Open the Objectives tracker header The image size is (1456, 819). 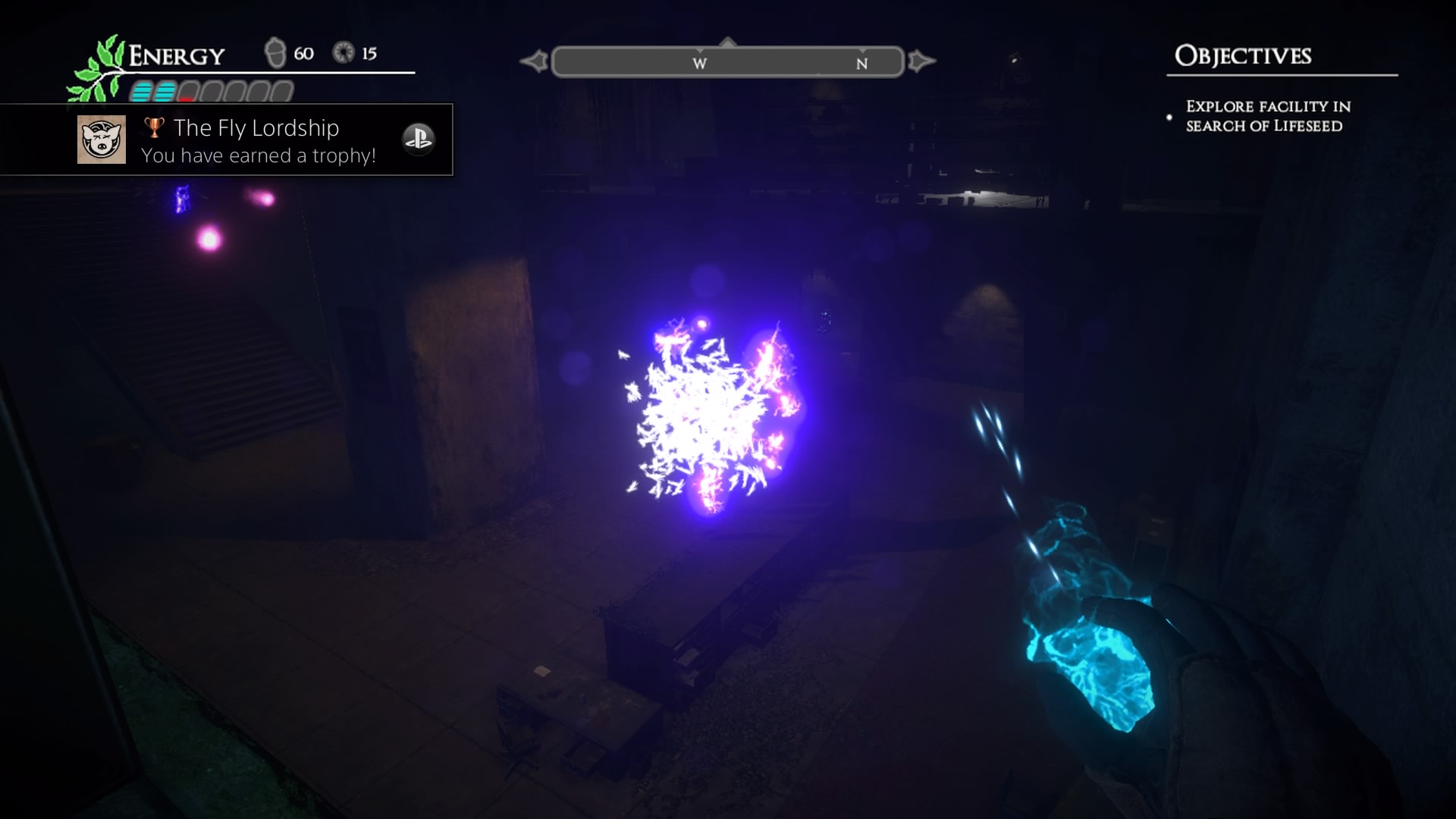pos(1242,56)
